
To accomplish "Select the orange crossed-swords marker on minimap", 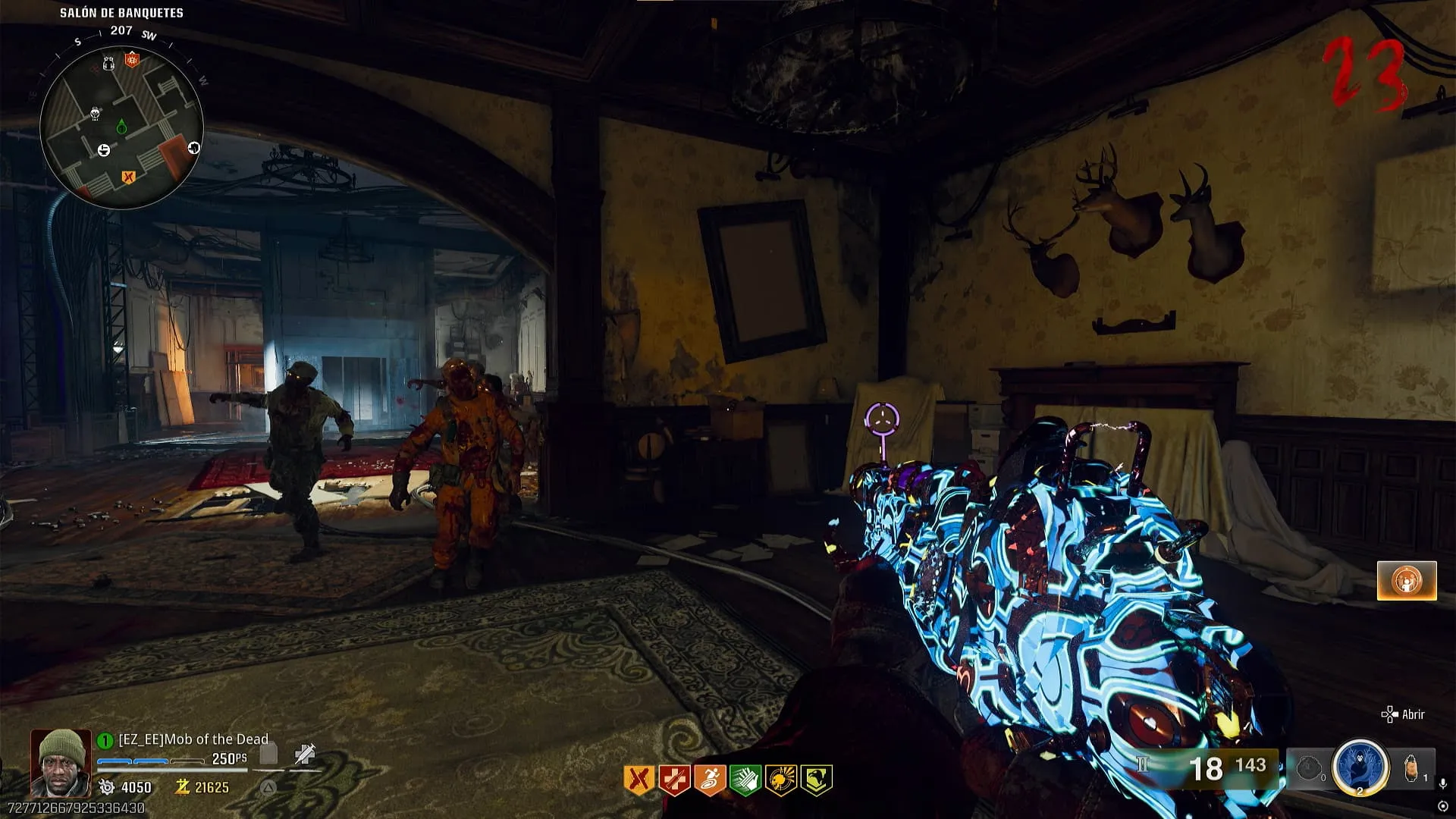I will [128, 177].
